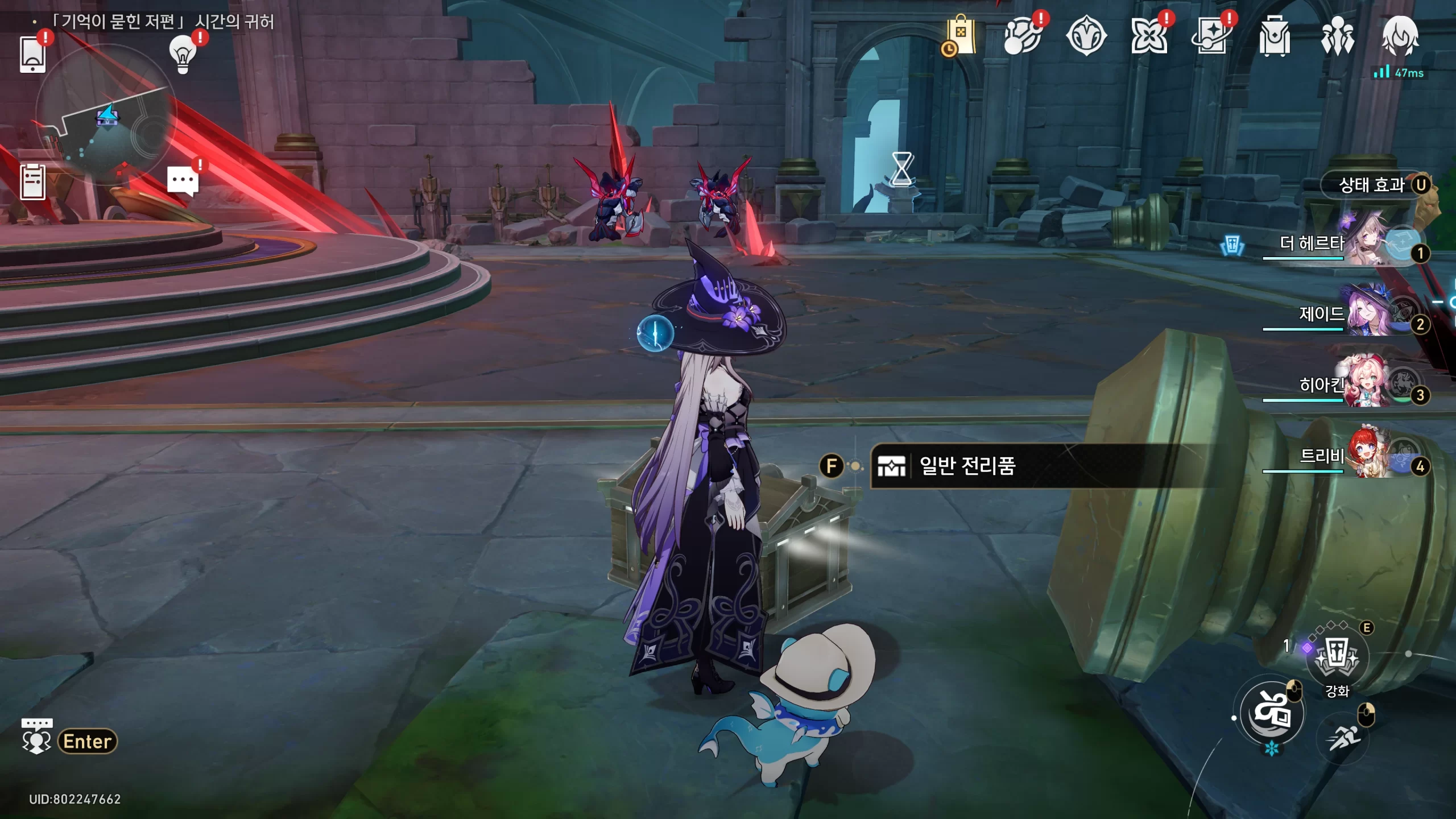Activate the 강화 technique skill
Viewport: 1456px width, 819px height.
tap(1337, 658)
